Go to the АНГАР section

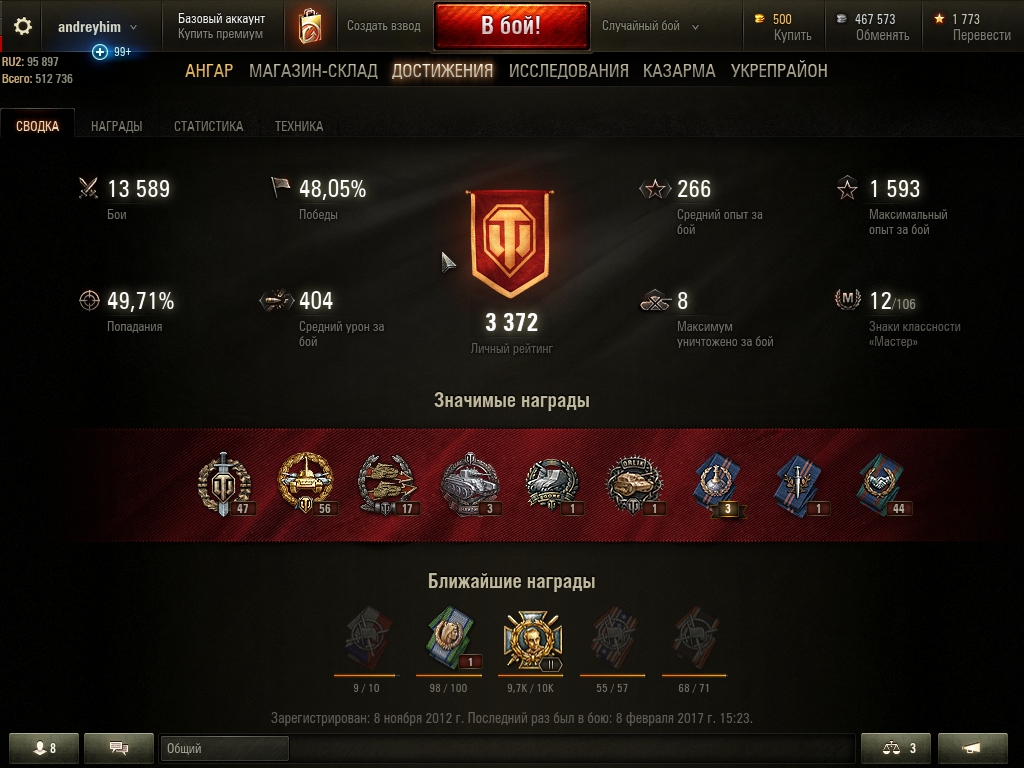(x=209, y=71)
